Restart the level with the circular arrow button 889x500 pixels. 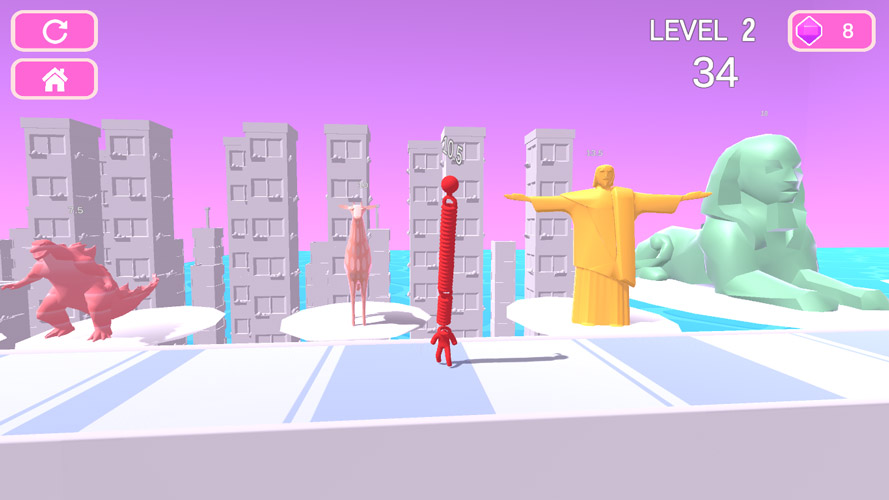coord(54,31)
